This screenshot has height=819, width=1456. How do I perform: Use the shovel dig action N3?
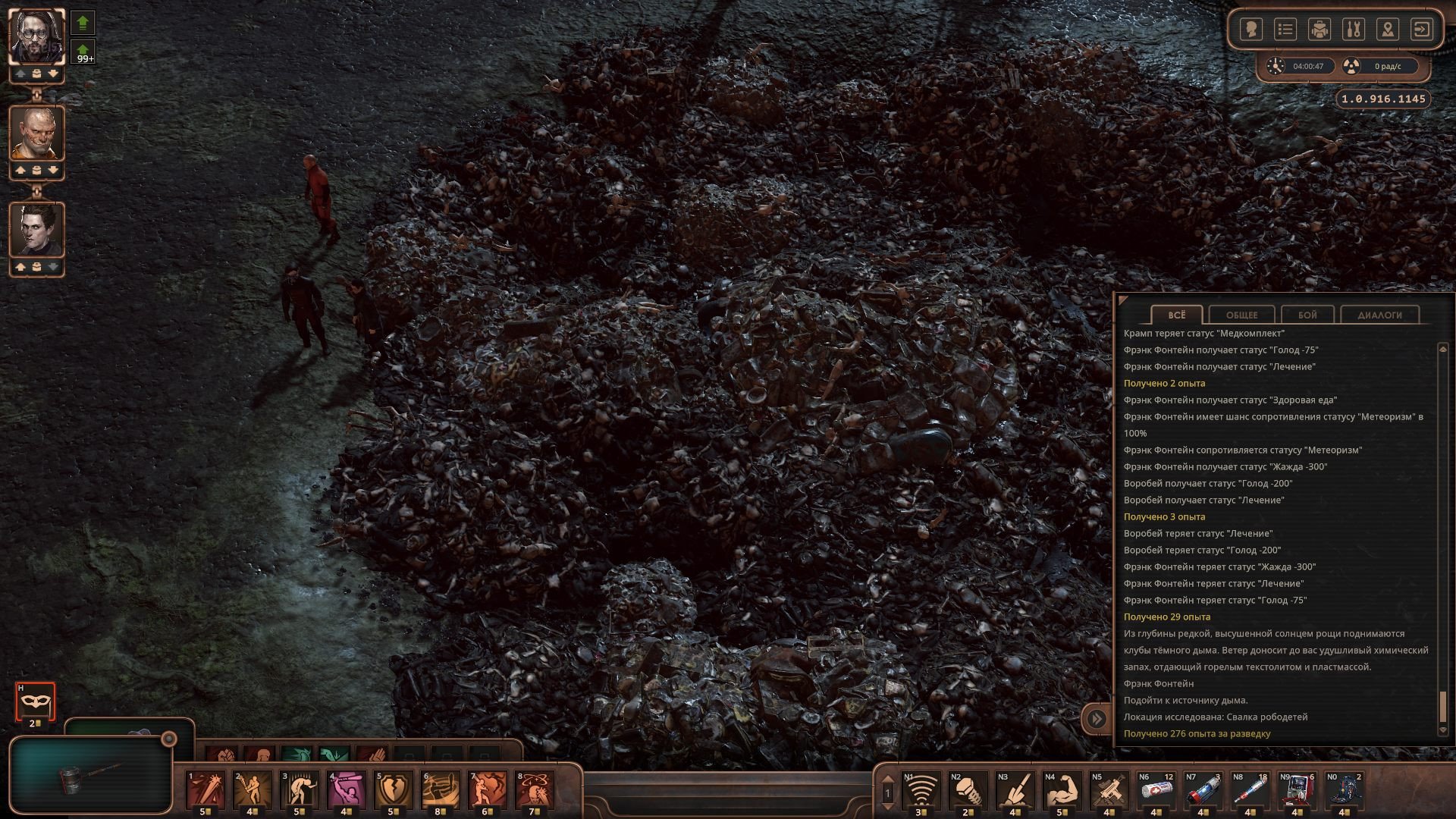pos(1015,789)
